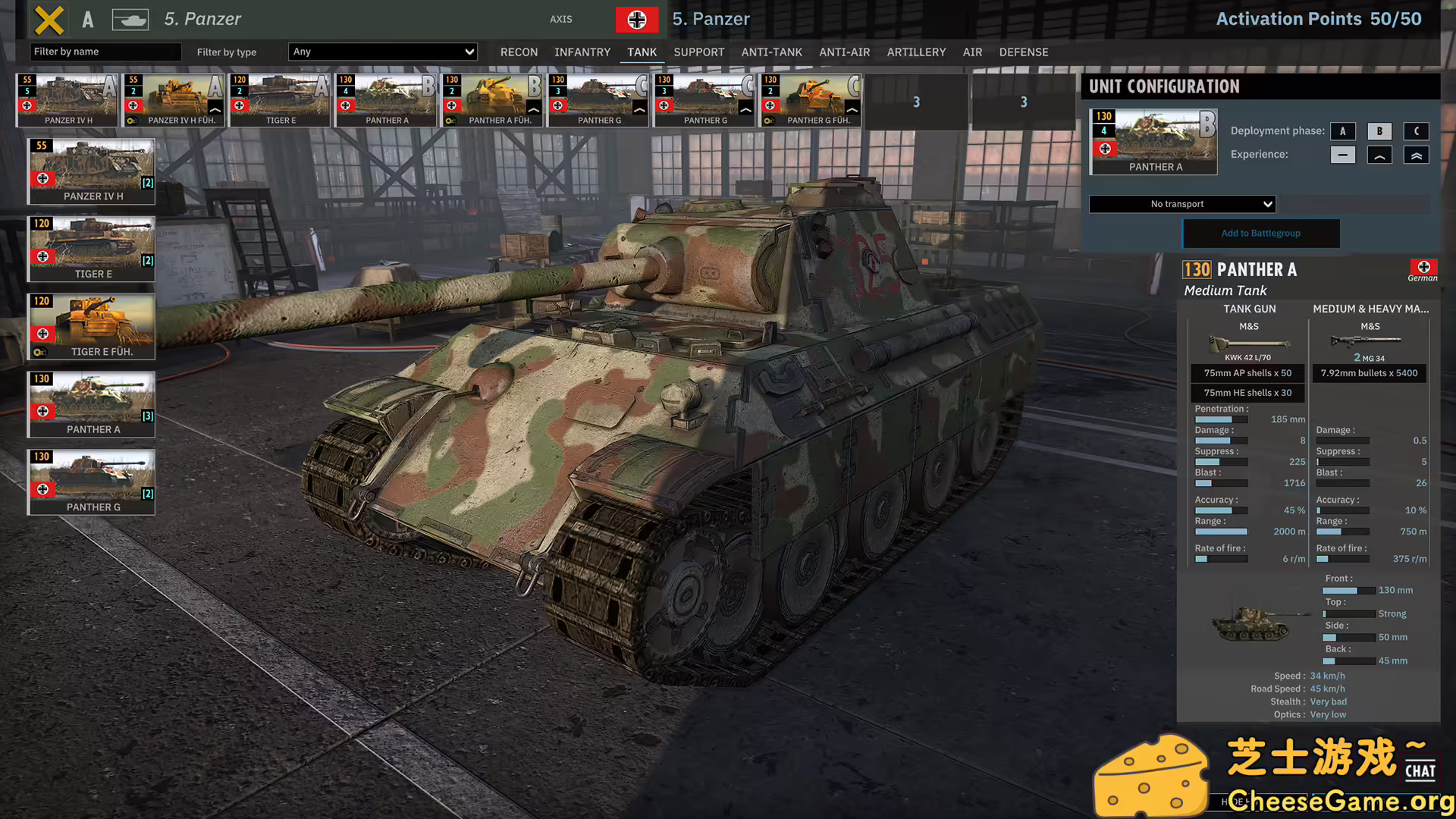
Task: Click the Add to Battlegroup button
Action: (x=1261, y=233)
